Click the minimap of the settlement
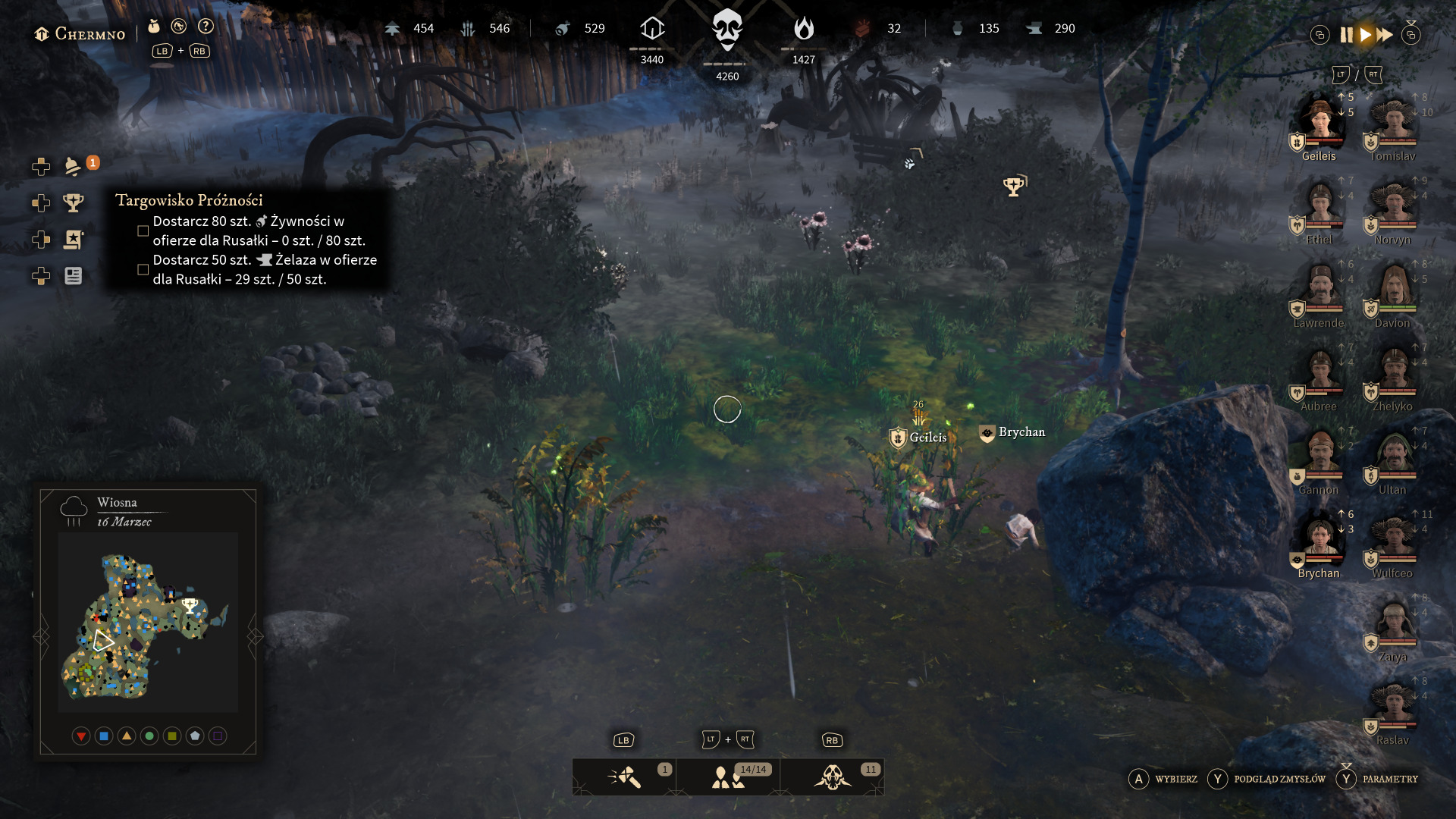Screen dimensions: 1456x819 click(x=147, y=623)
